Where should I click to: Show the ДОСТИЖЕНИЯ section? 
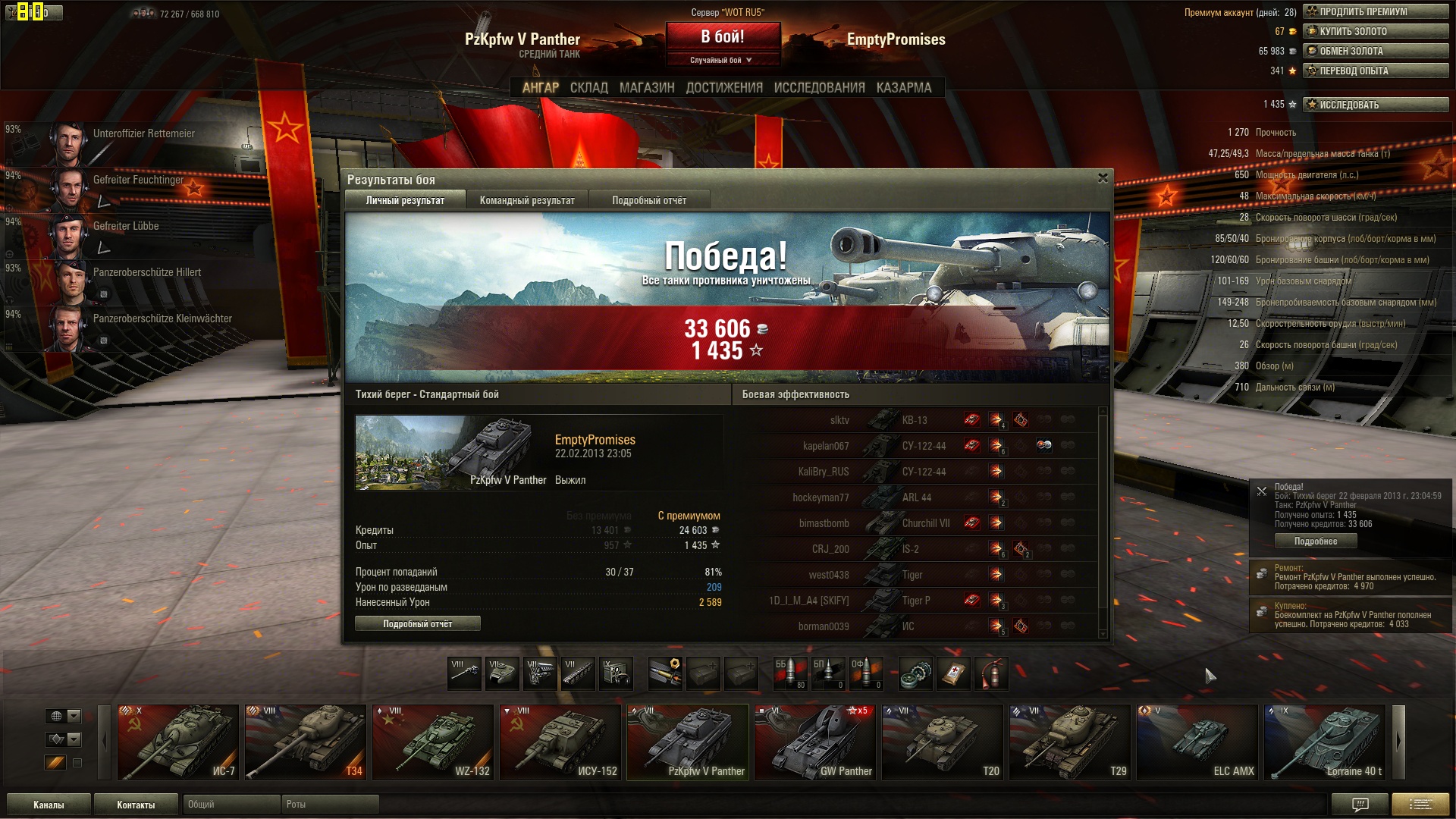click(724, 88)
